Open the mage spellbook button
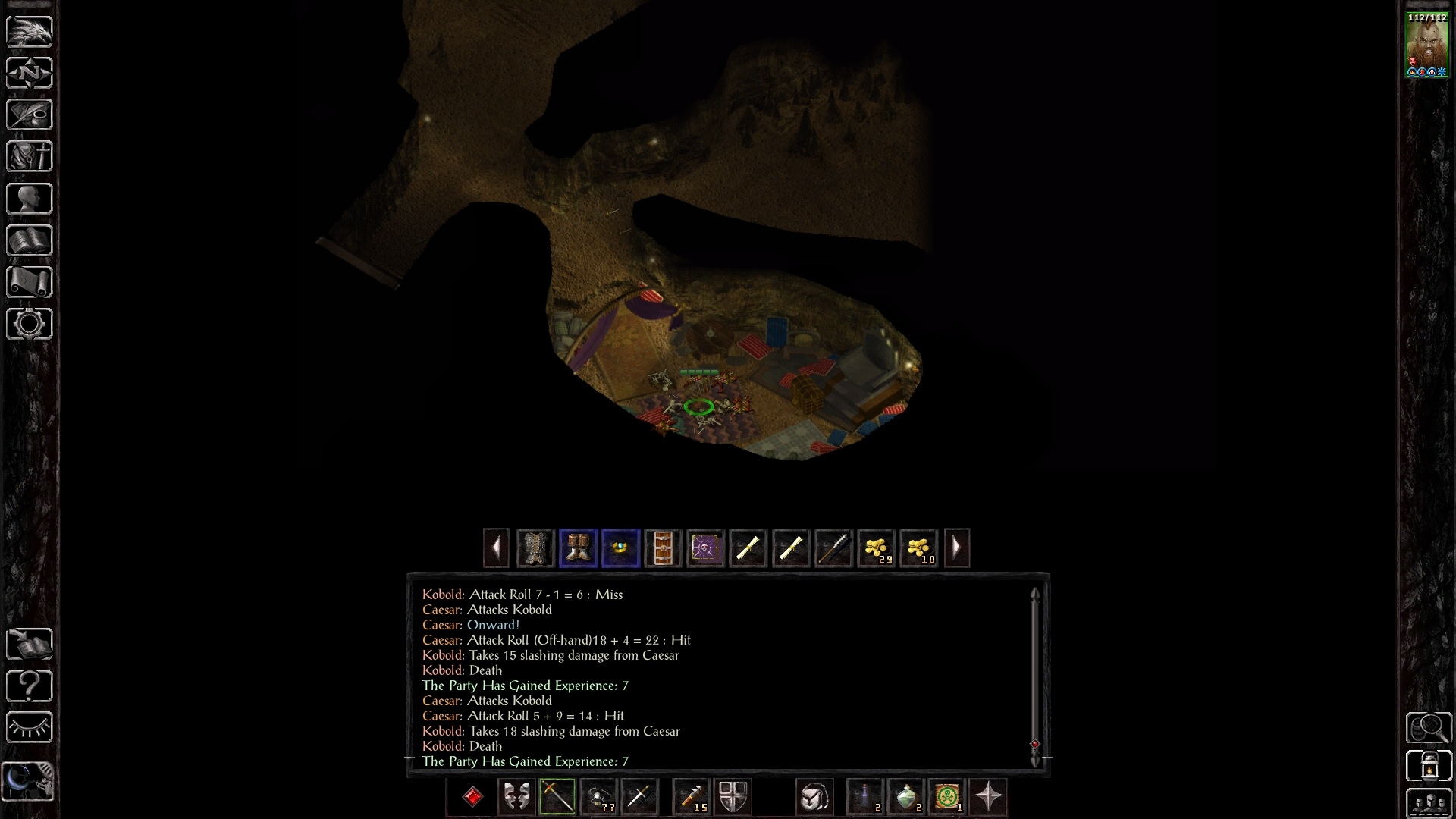This screenshot has width=1456, height=819. [30, 240]
